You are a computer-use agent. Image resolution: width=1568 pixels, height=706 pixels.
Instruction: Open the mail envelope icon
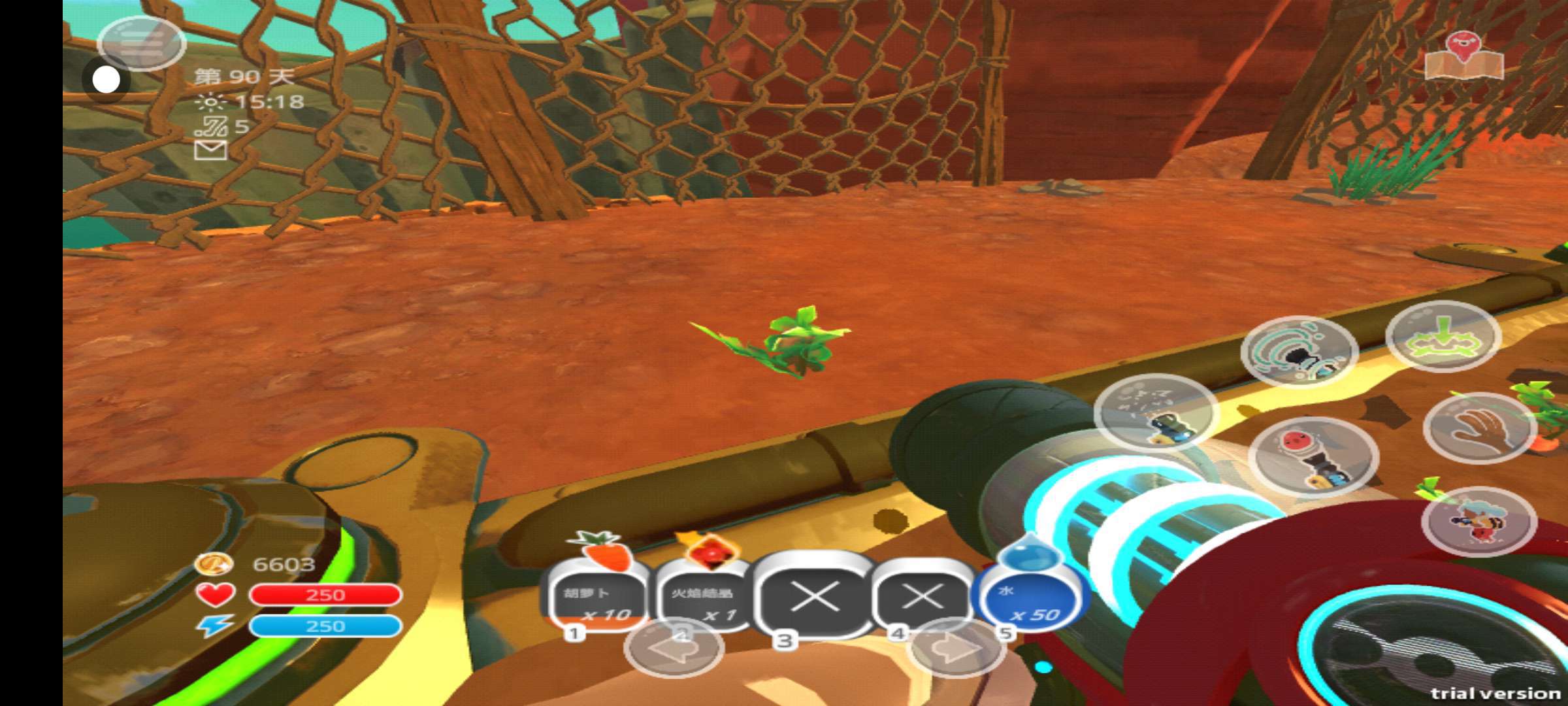[211, 150]
